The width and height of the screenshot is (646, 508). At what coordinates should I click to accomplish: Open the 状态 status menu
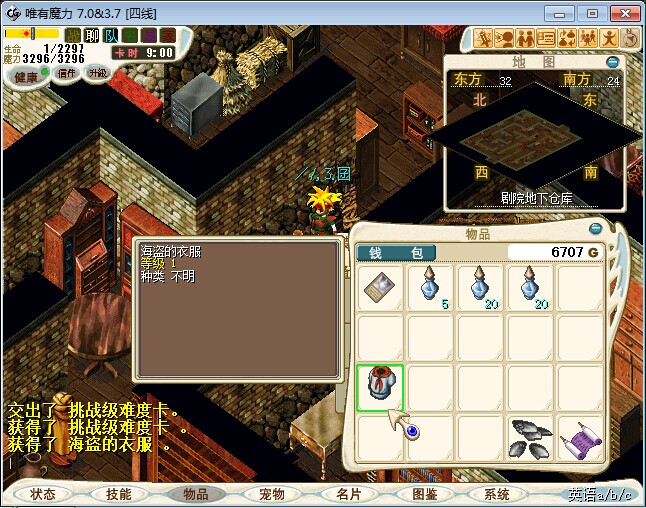[43, 494]
